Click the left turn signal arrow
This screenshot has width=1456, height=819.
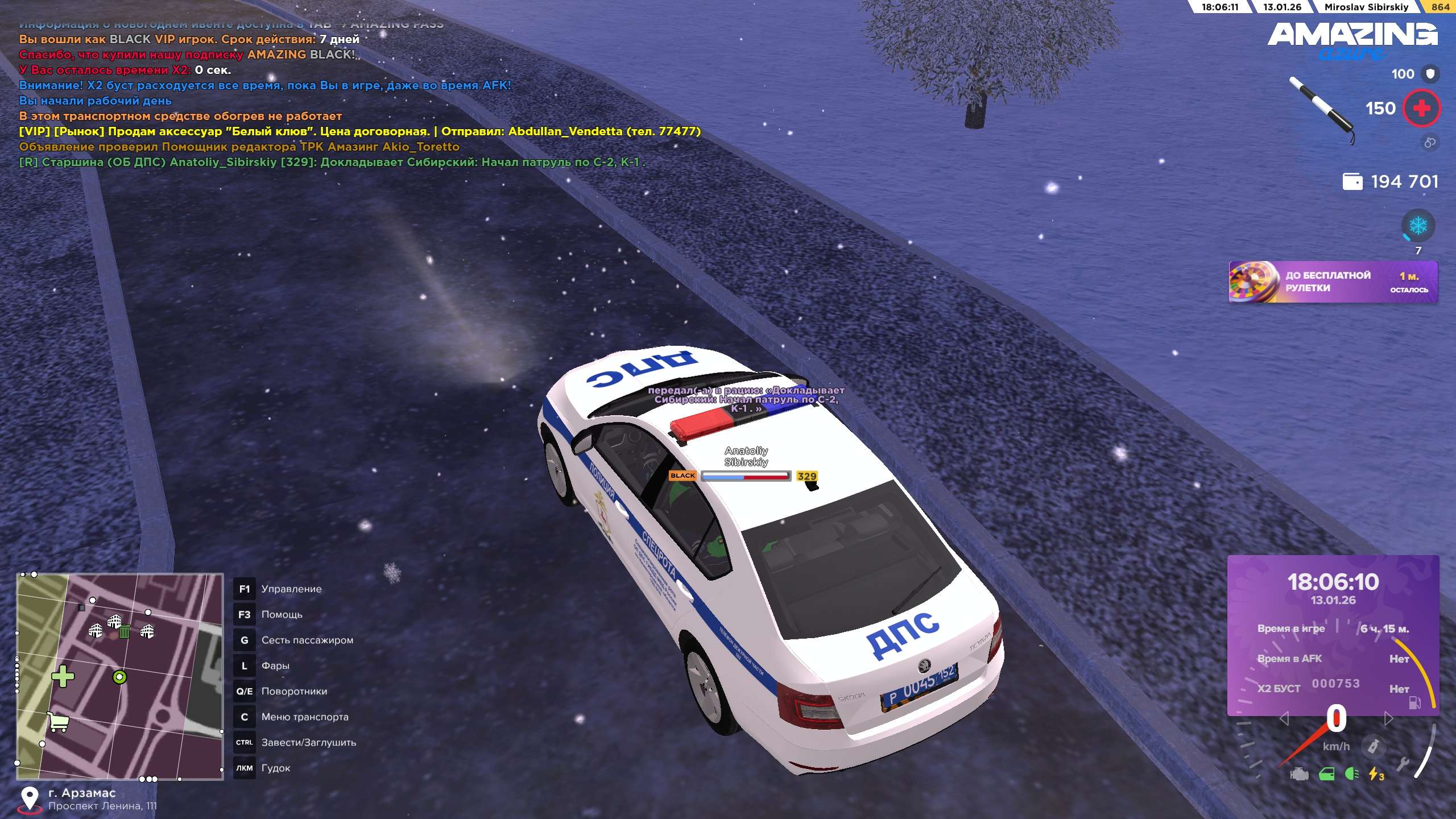coord(1284,719)
